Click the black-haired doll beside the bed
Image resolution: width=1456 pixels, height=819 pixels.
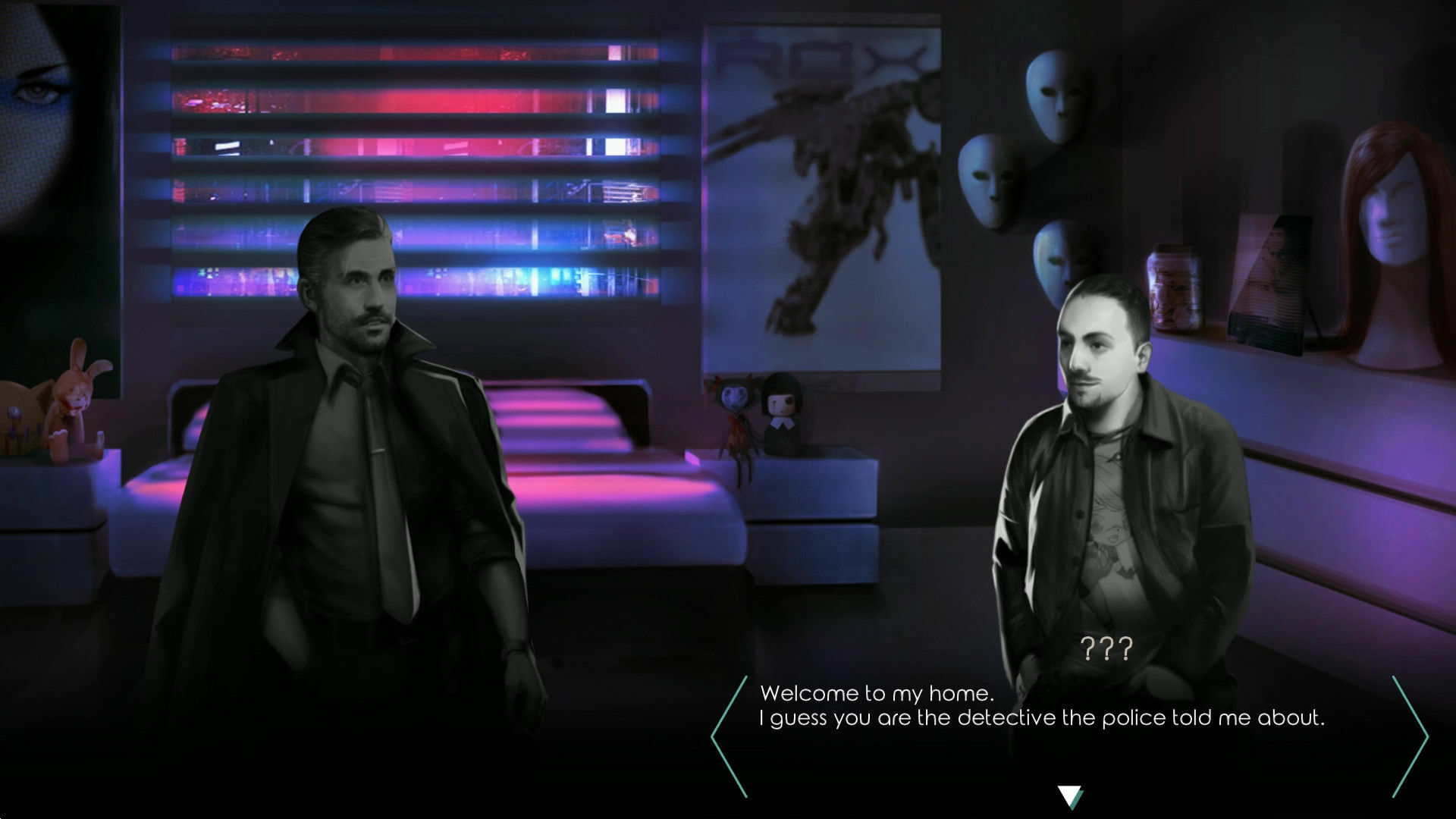pyautogui.click(x=781, y=413)
